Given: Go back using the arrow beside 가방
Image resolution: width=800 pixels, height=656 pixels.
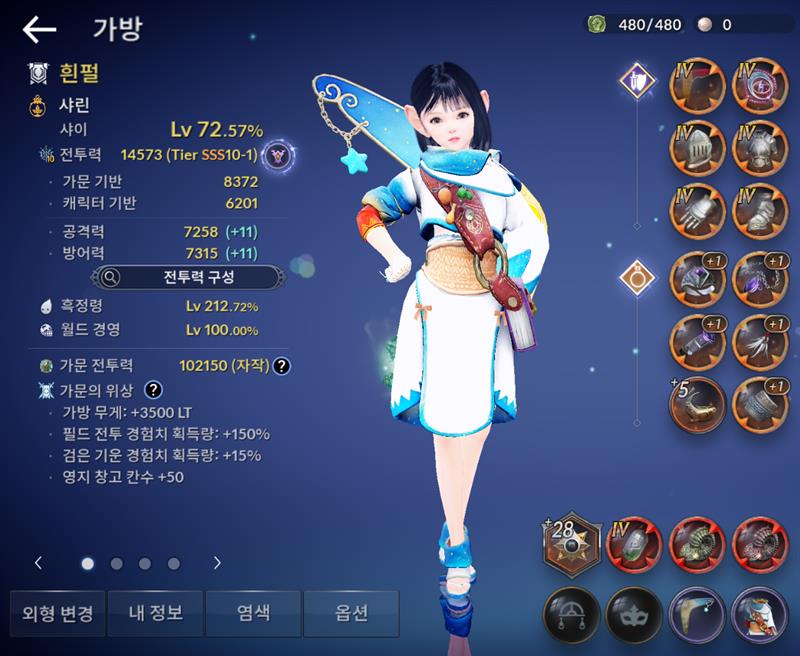Looking at the screenshot, I should tap(39, 30).
